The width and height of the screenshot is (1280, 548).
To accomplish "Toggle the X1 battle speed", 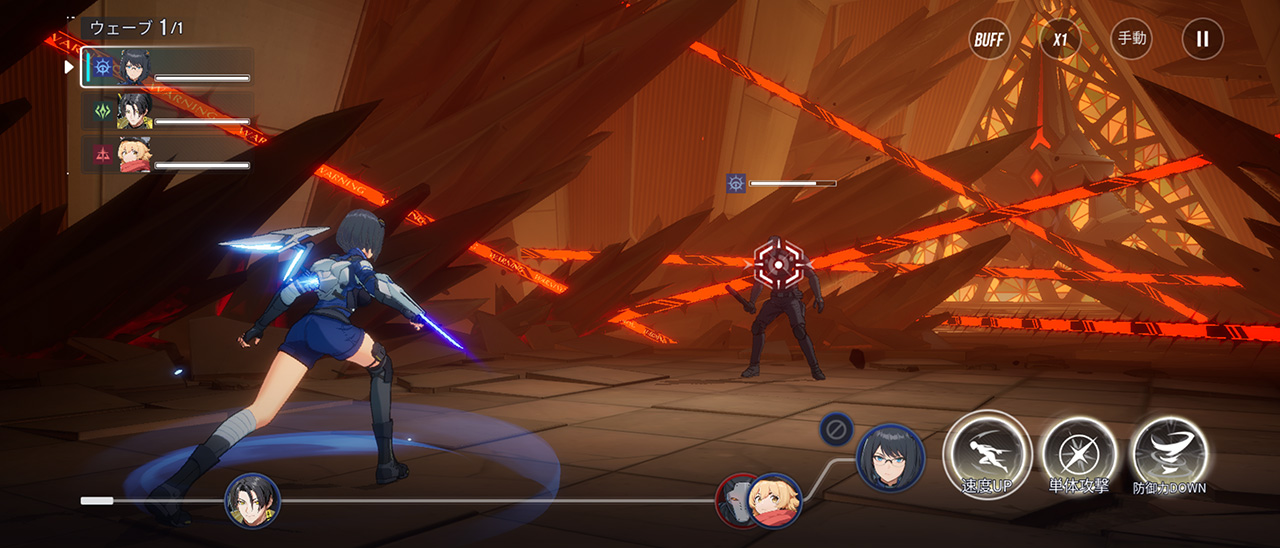I will pos(1060,39).
